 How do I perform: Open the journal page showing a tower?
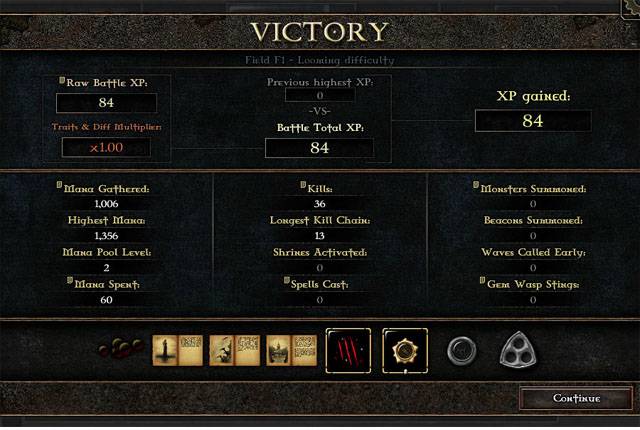point(165,350)
